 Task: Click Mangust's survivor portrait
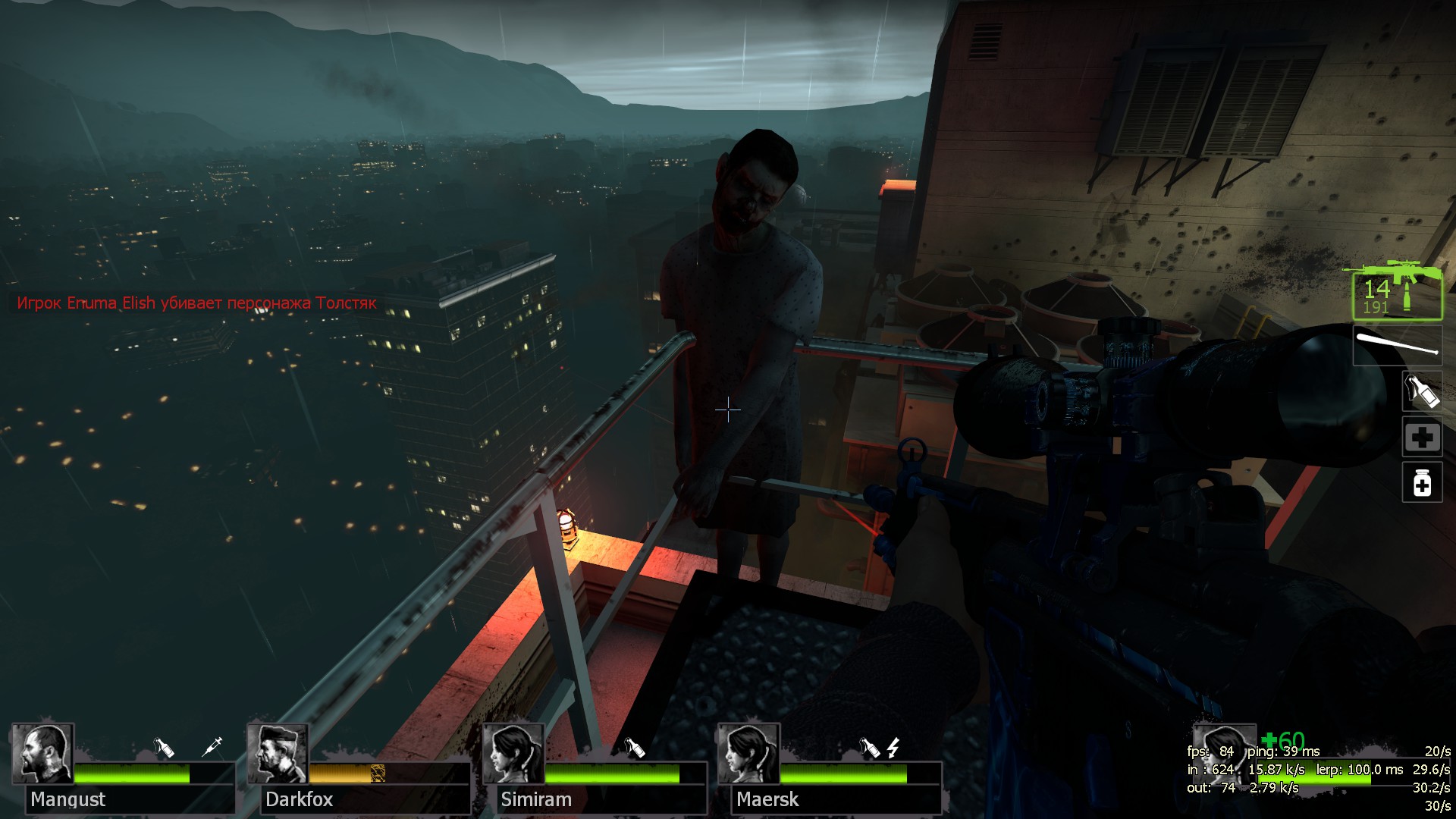[42, 754]
